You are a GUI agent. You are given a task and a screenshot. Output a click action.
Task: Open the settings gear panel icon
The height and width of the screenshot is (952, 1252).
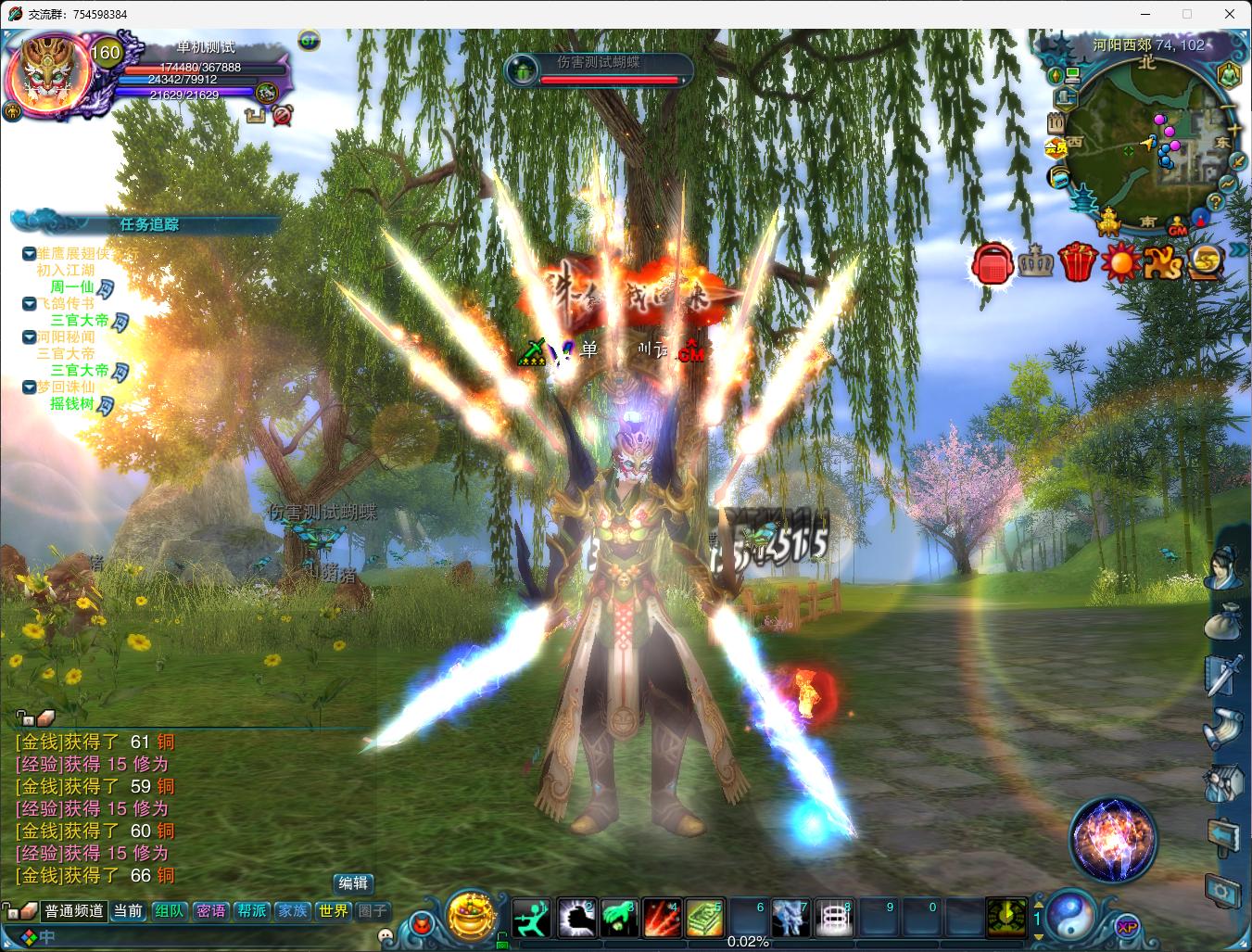1222,891
